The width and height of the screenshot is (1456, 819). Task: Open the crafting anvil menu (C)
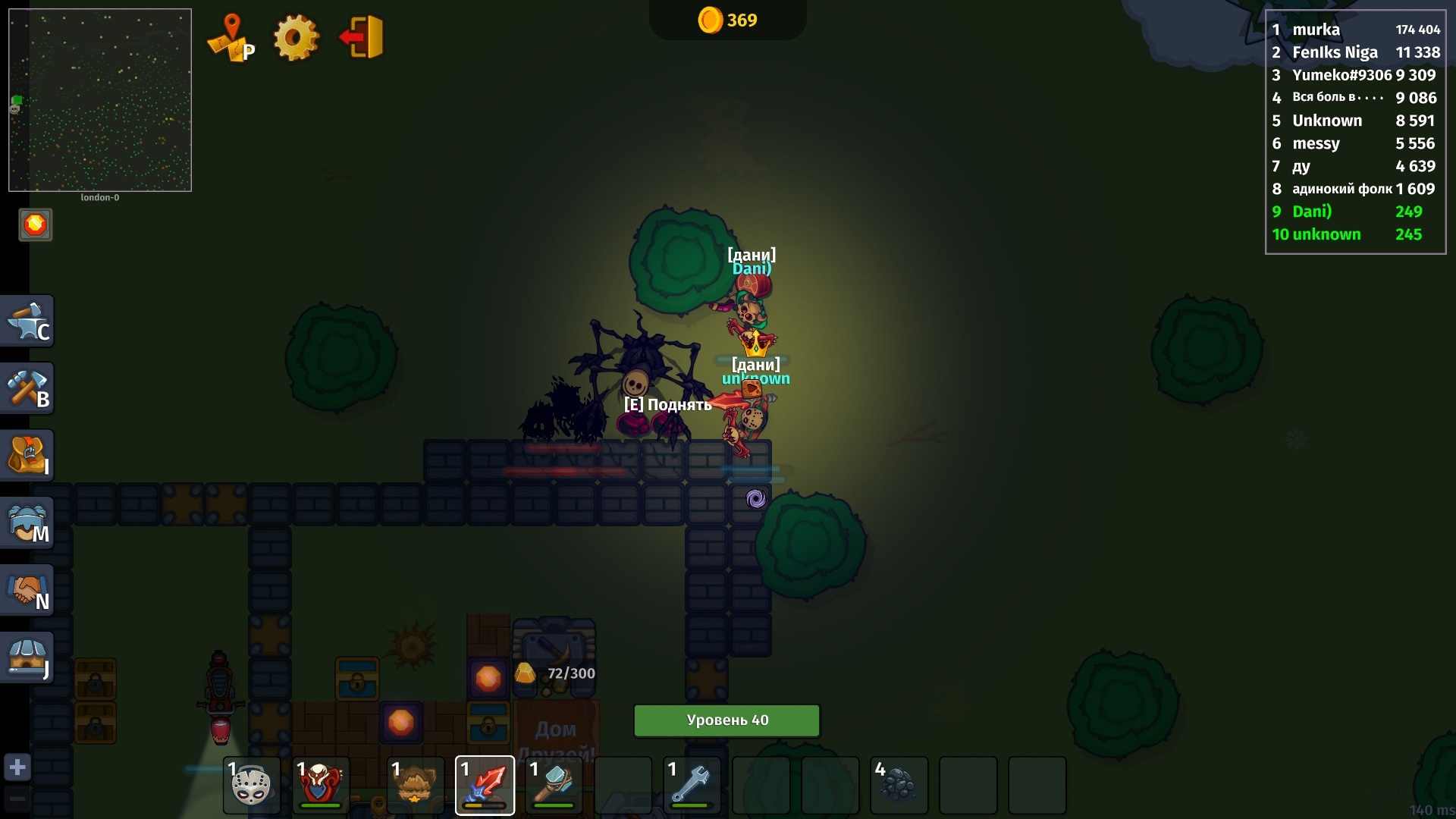[28, 321]
